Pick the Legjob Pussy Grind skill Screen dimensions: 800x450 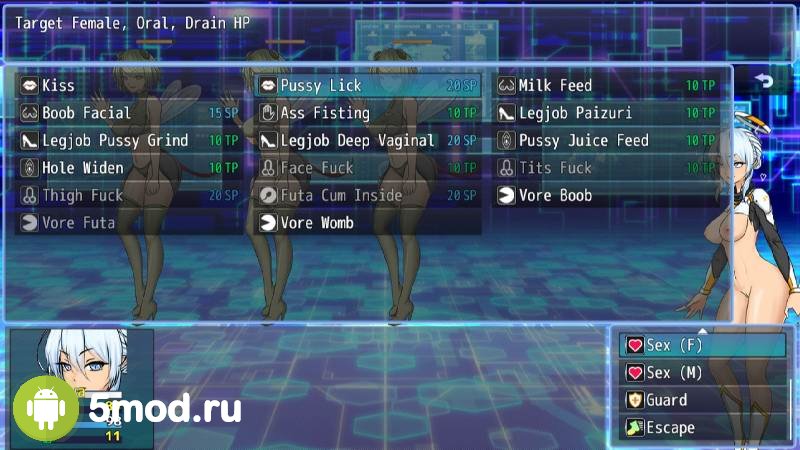point(128,141)
